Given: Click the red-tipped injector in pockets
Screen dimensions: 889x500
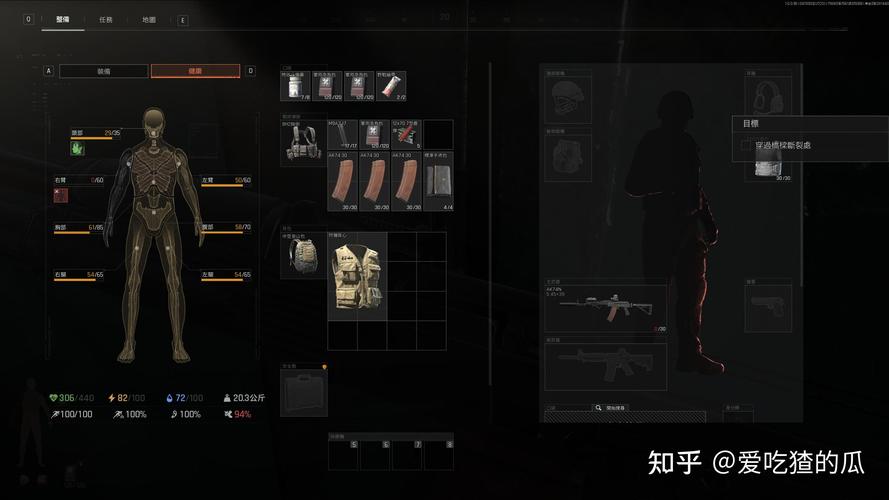Looking at the screenshot, I should coord(392,87).
